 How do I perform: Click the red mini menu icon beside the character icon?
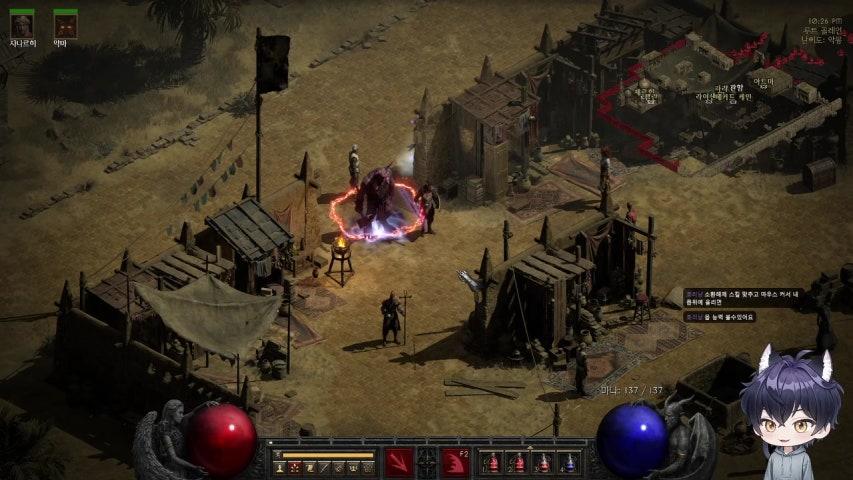(x=295, y=467)
